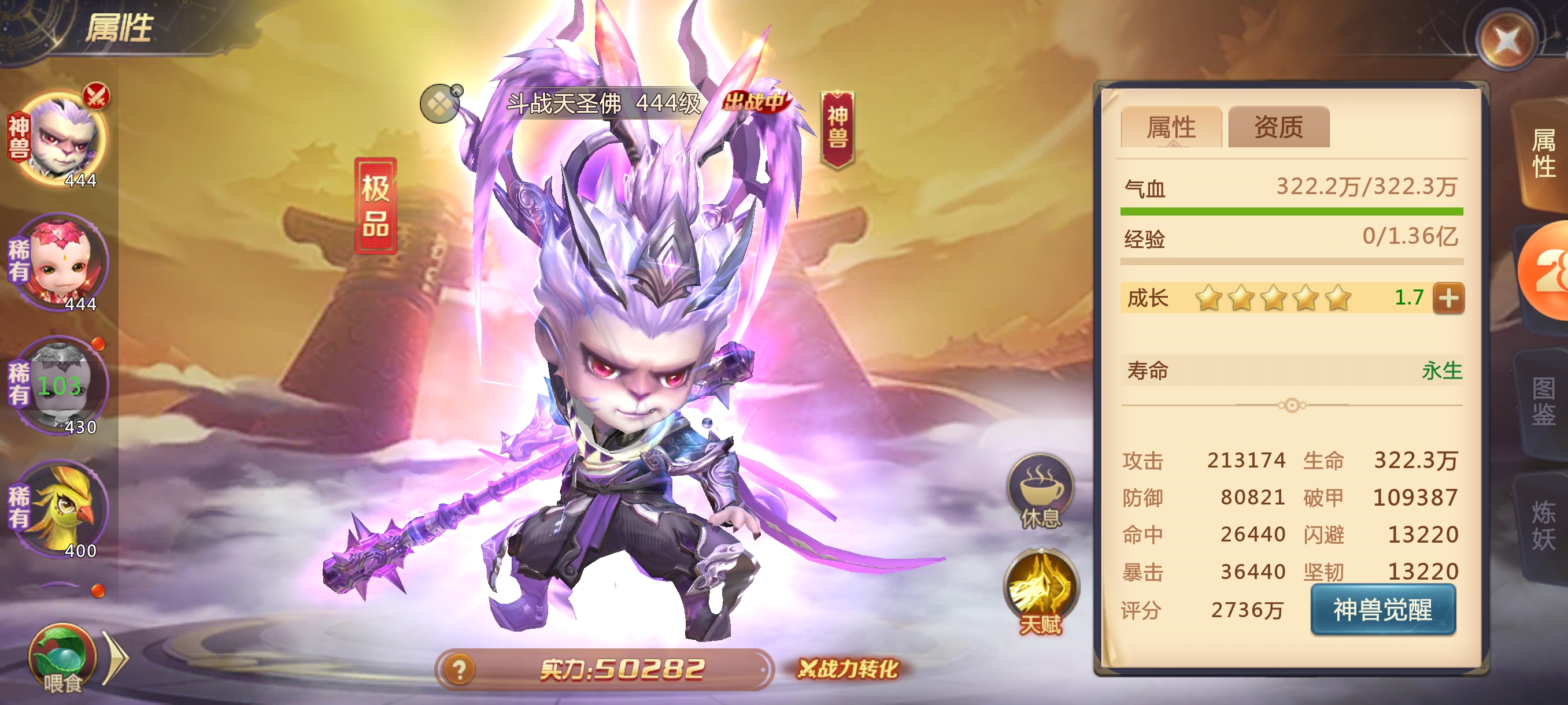Image resolution: width=1568 pixels, height=705 pixels.
Task: Click the round icon beside pet name
Action: [440, 104]
